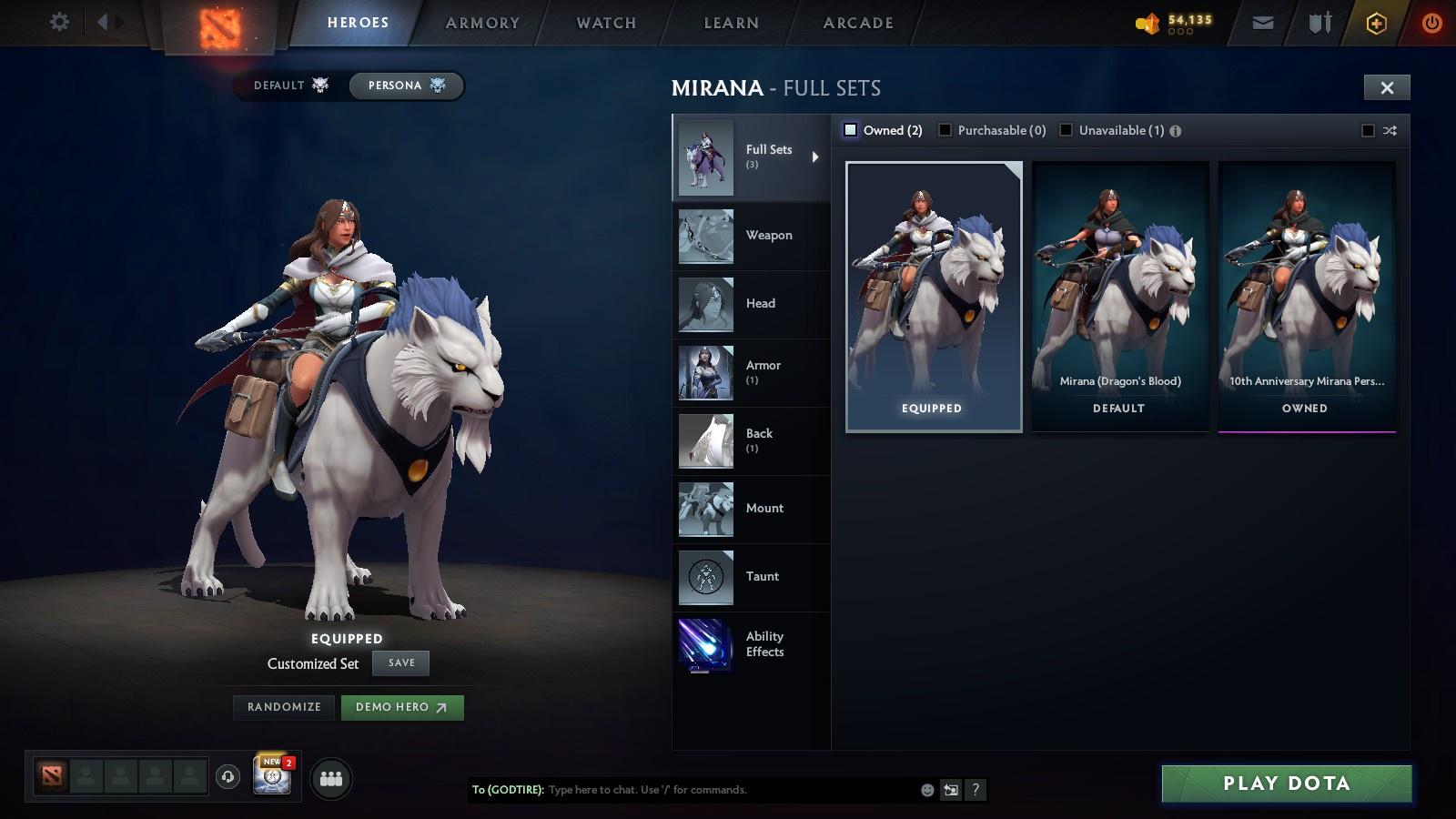The height and width of the screenshot is (819, 1456).
Task: Open the settings gear icon
Action: click(x=59, y=21)
